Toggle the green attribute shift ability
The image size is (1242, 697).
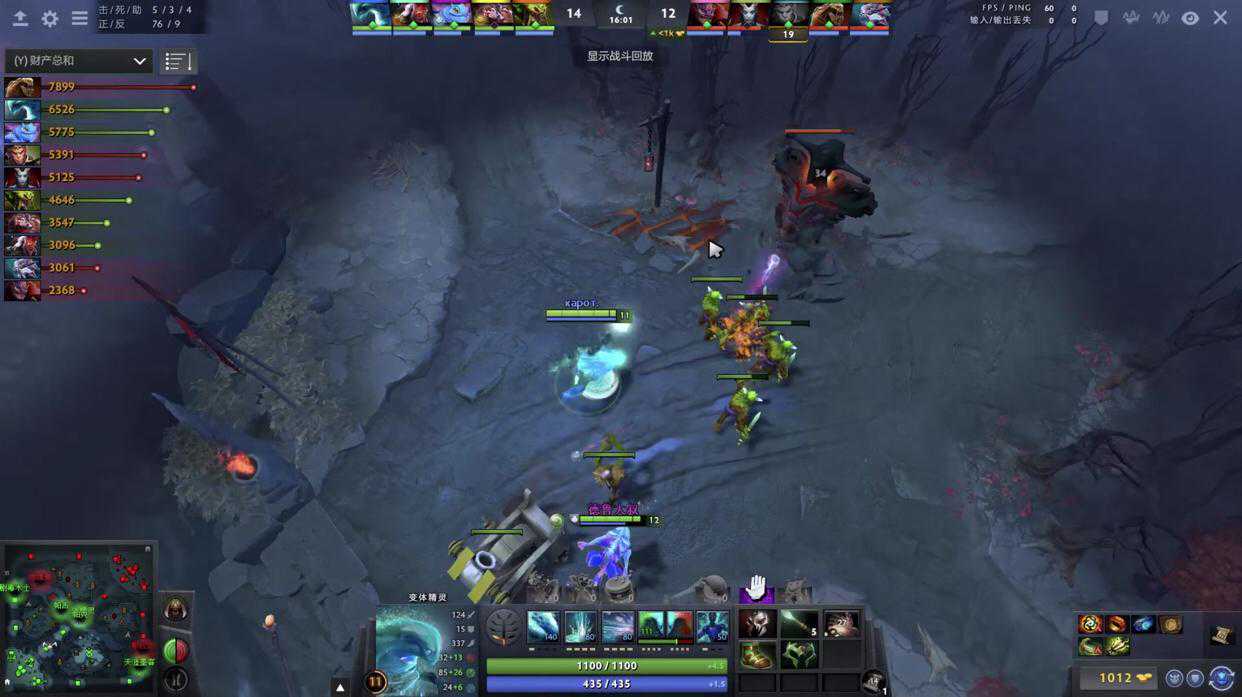click(x=651, y=627)
